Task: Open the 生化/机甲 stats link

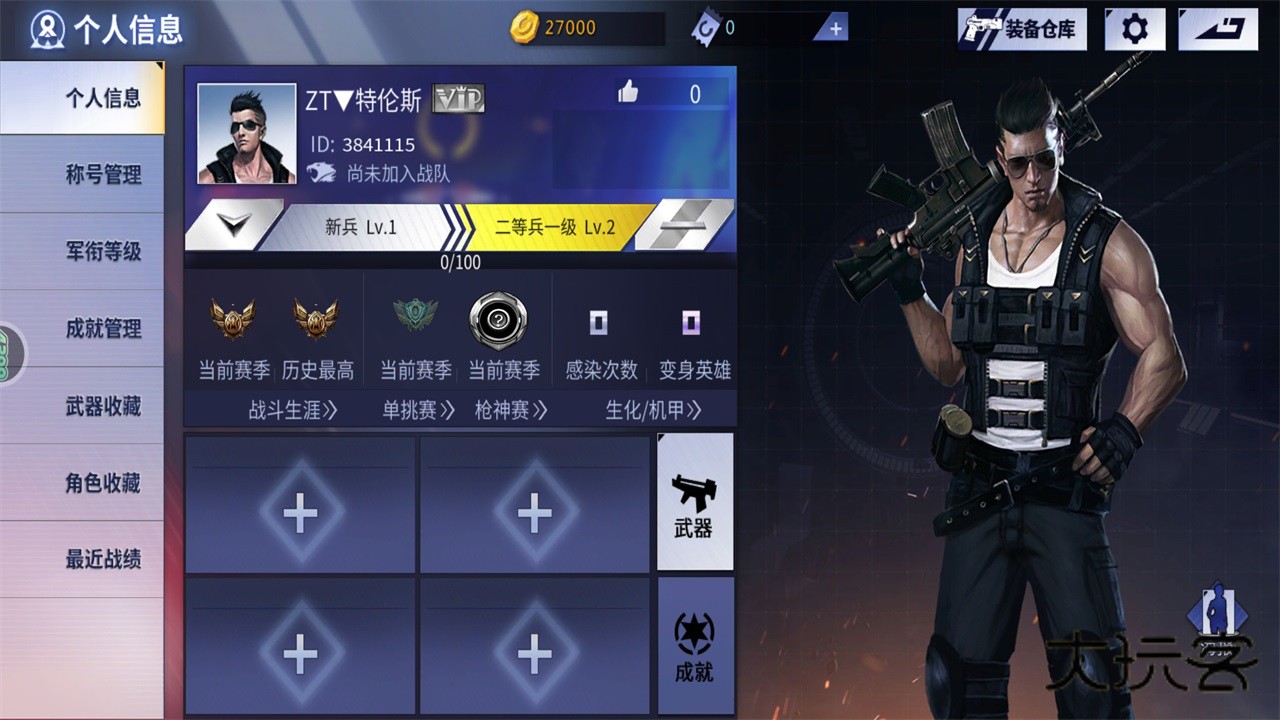Action: point(653,410)
